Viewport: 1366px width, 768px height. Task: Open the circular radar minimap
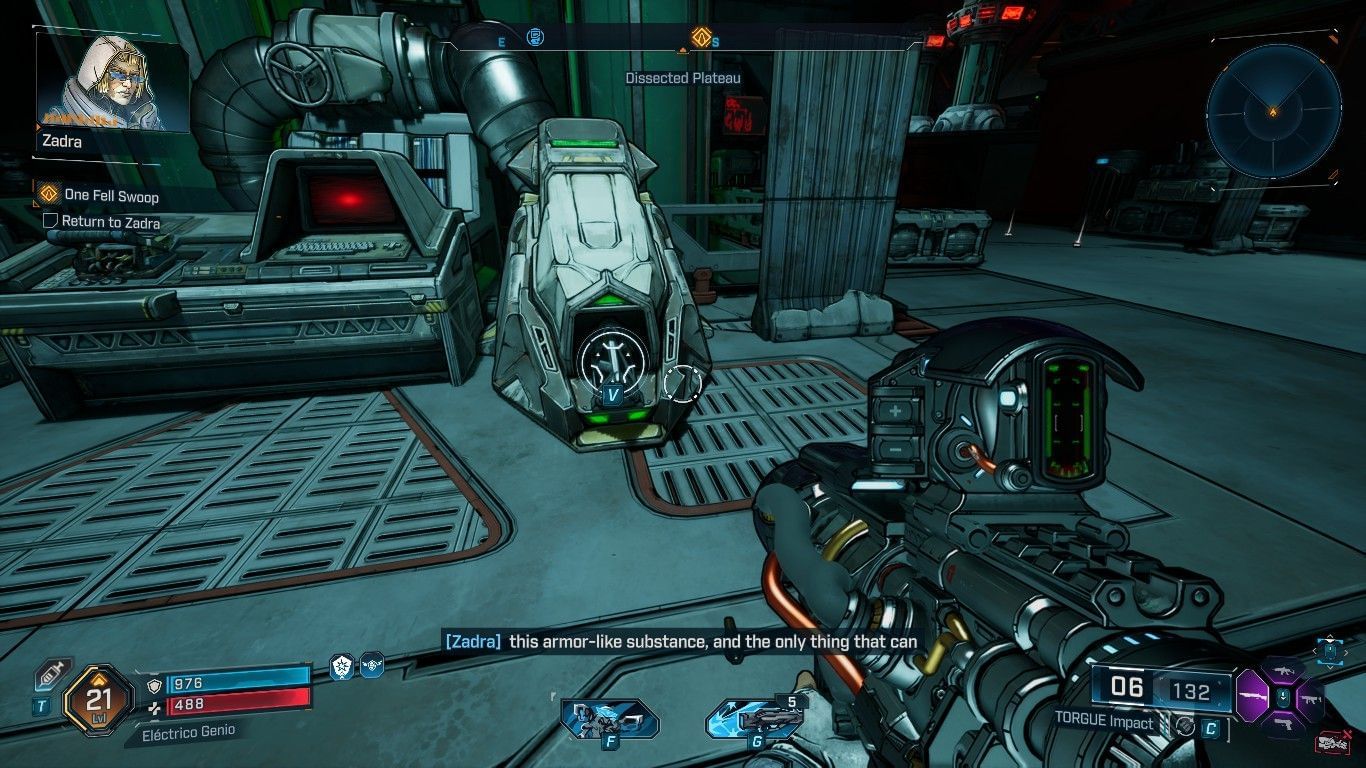(1273, 109)
